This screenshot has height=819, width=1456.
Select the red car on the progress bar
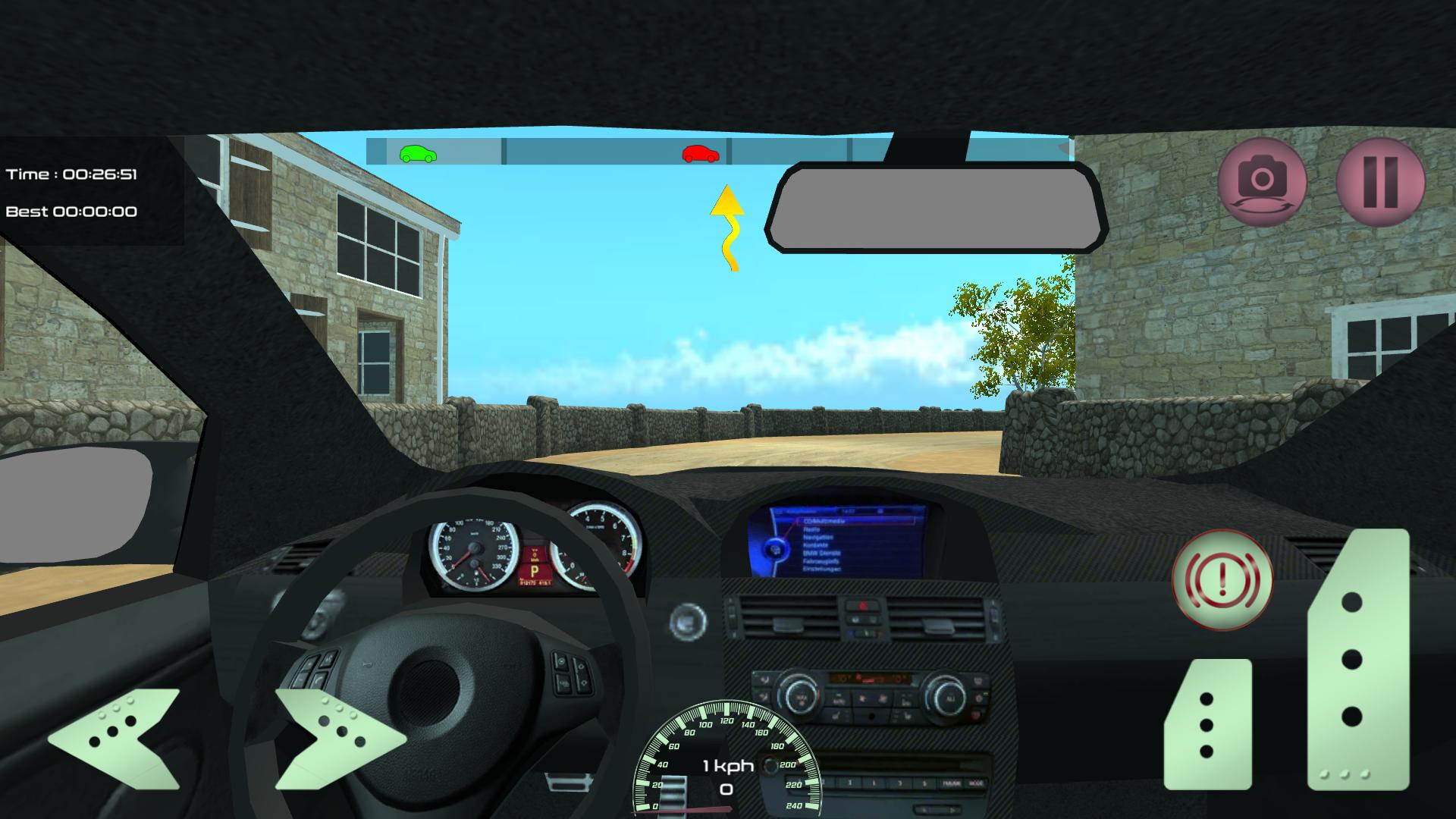tap(699, 153)
